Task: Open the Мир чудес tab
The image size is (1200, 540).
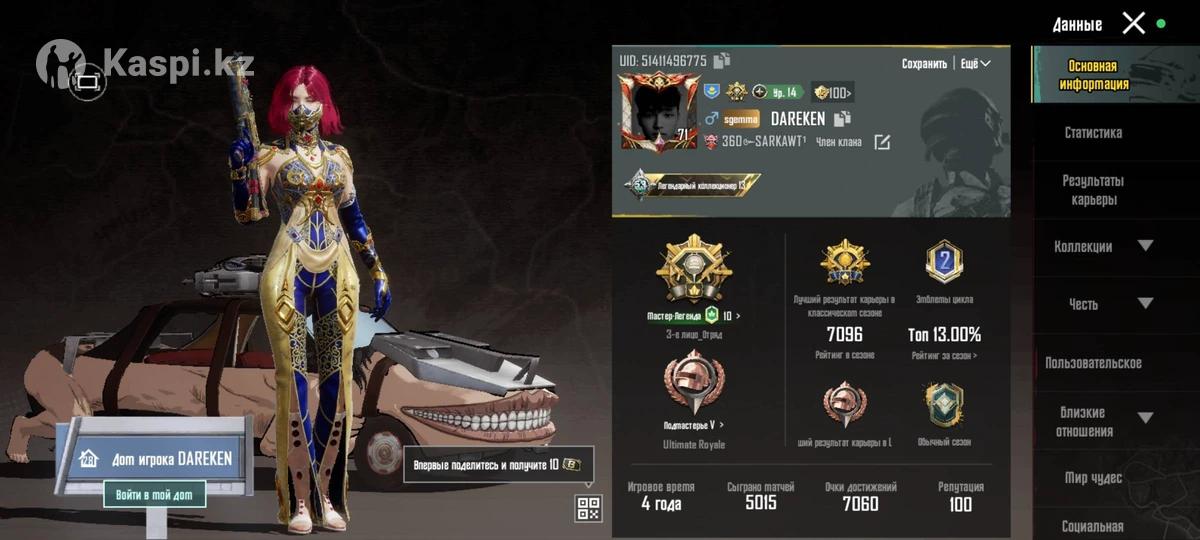Action: [x=1092, y=478]
